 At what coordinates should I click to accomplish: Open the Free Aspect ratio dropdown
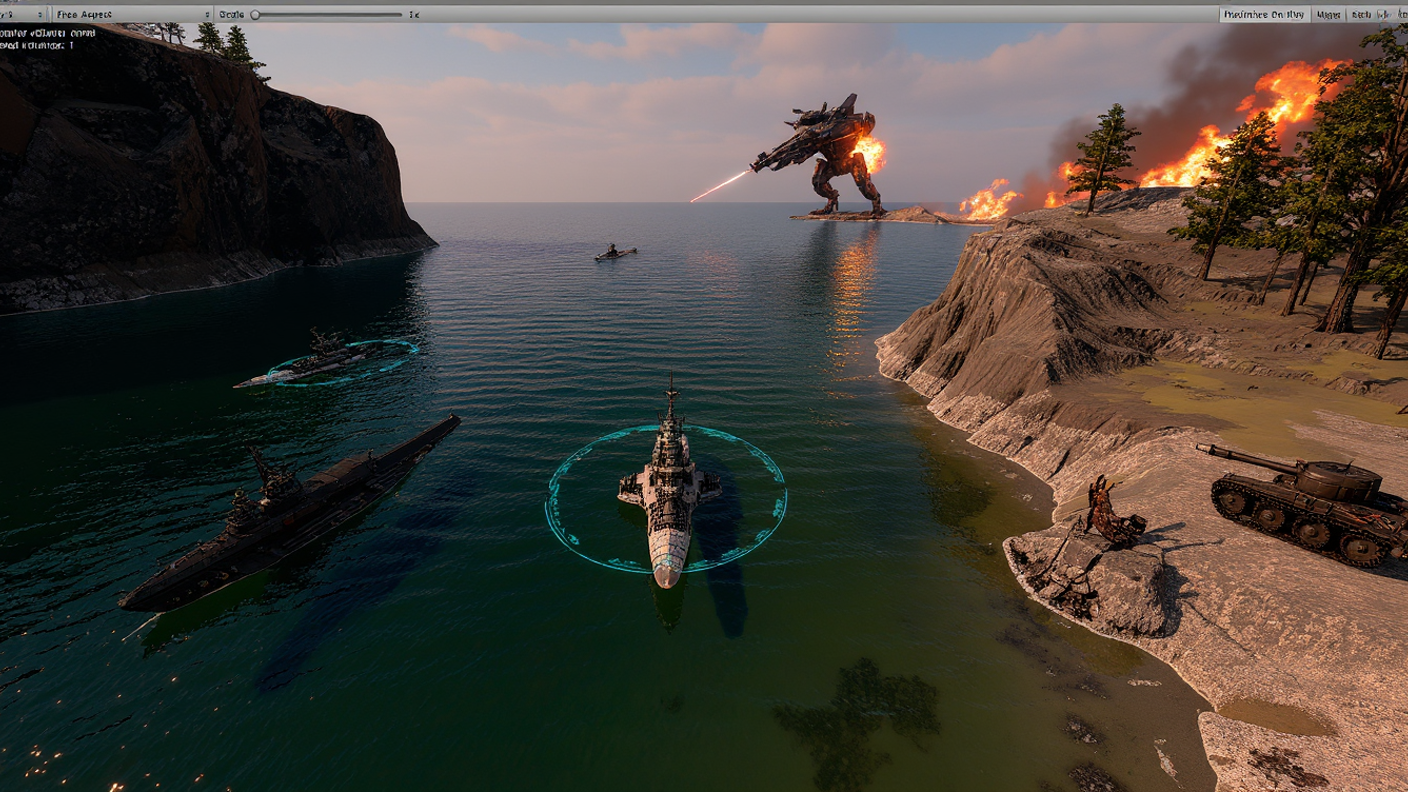click(132, 14)
